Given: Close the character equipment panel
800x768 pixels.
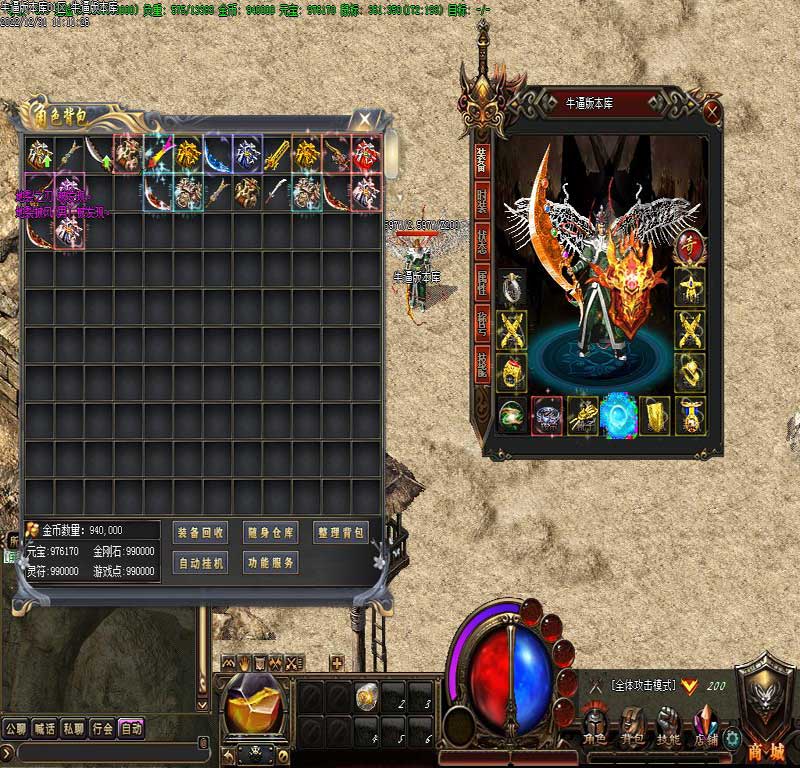Looking at the screenshot, I should [x=712, y=110].
